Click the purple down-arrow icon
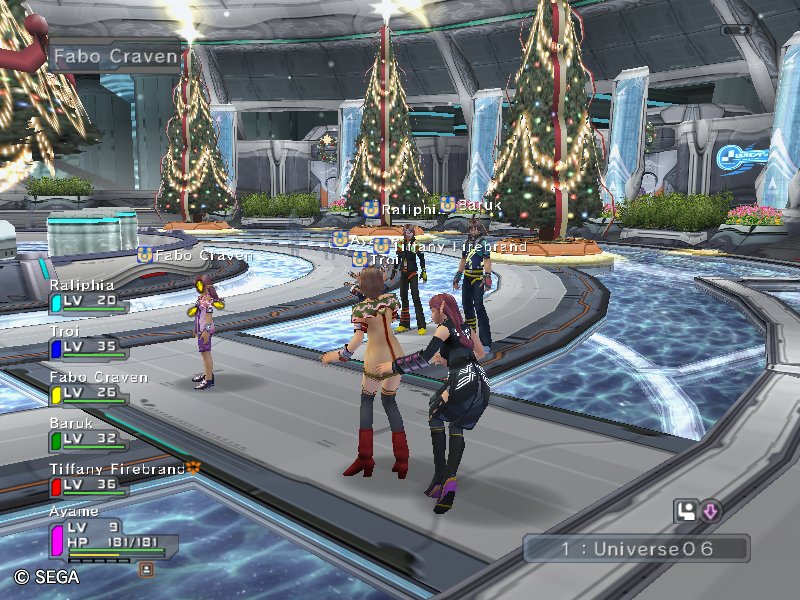The height and width of the screenshot is (600, 800). (710, 511)
